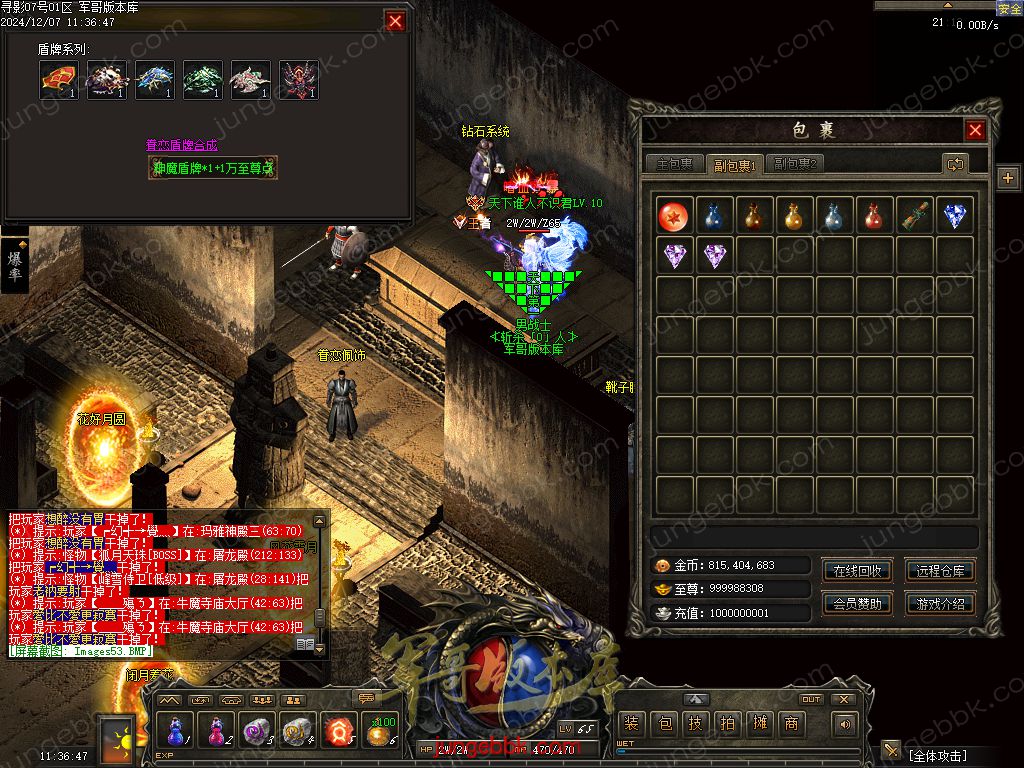Image resolution: width=1024 pixels, height=768 pixels.
Task: Select the red shield icon in shield series
Action: pos(59,80)
